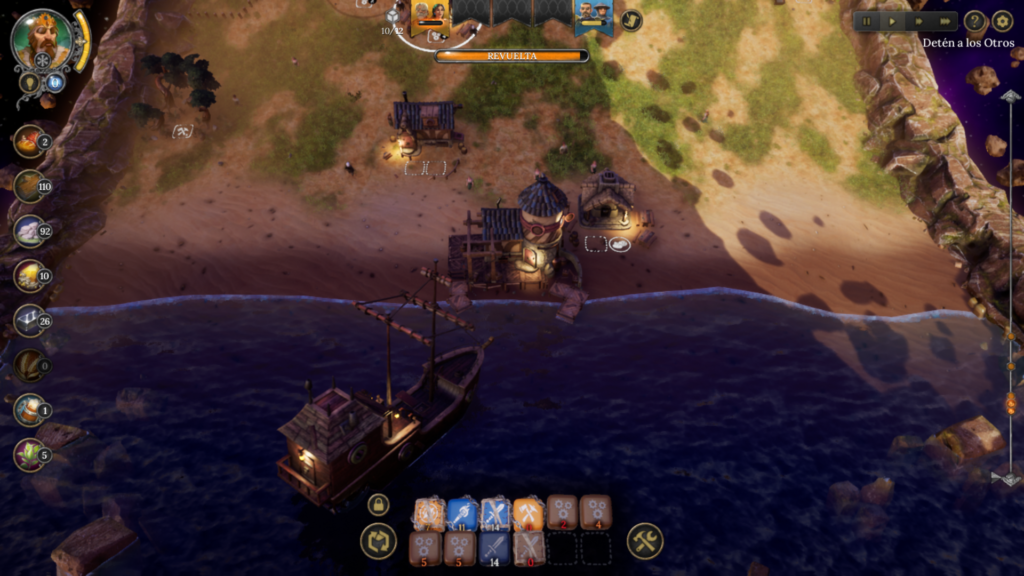1024x576 pixels.
Task: Click the cycle arrows button
Action: (378, 542)
